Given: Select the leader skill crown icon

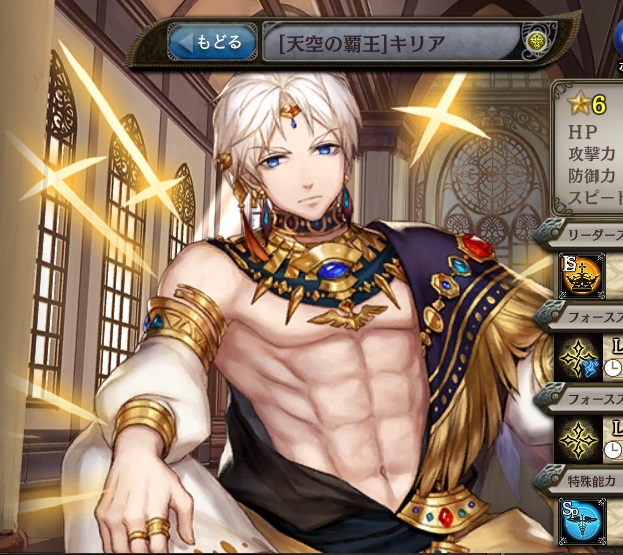Looking at the screenshot, I should (x=581, y=277).
